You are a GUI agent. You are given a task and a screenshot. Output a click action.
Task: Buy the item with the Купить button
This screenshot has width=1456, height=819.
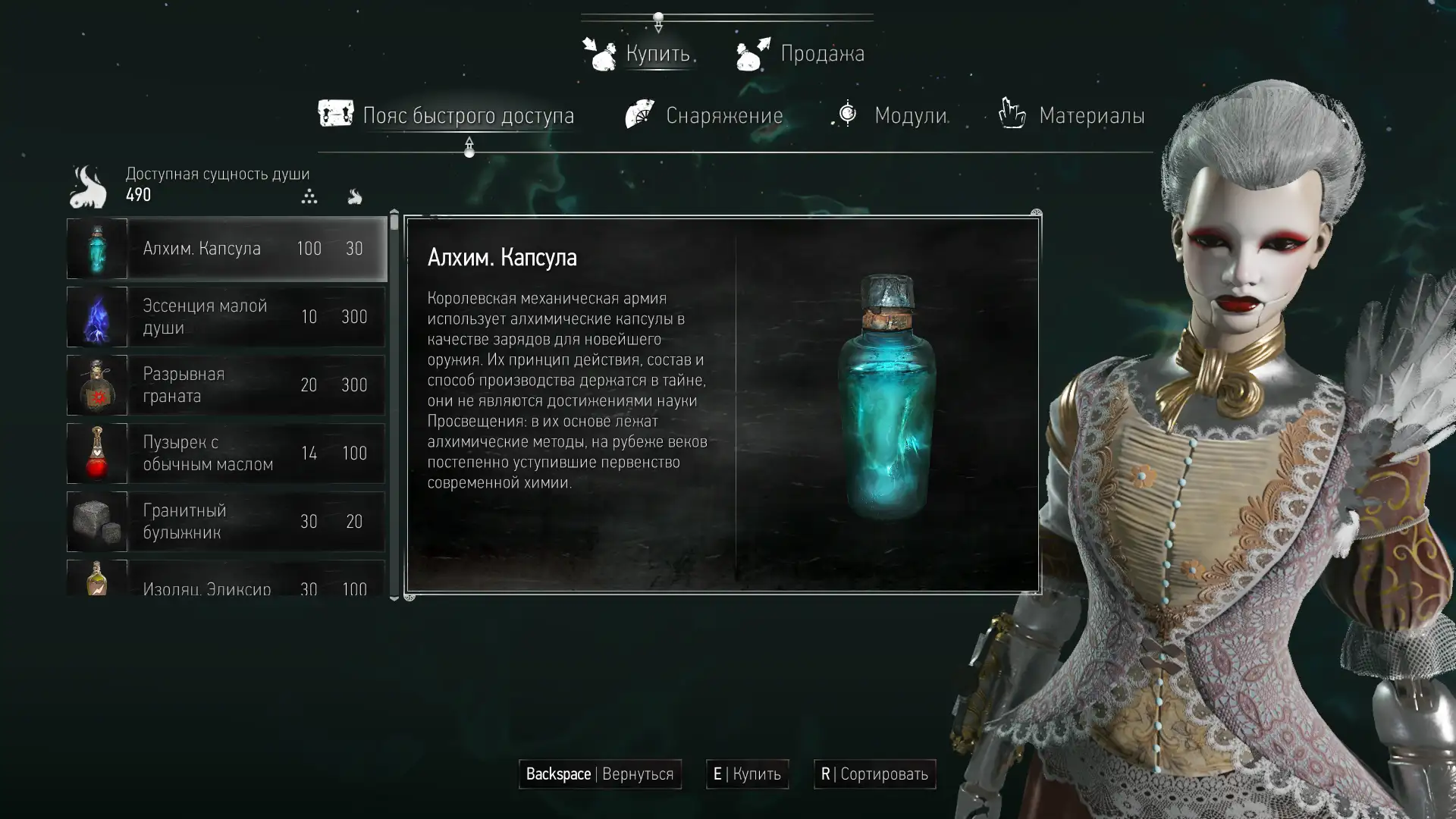747,774
